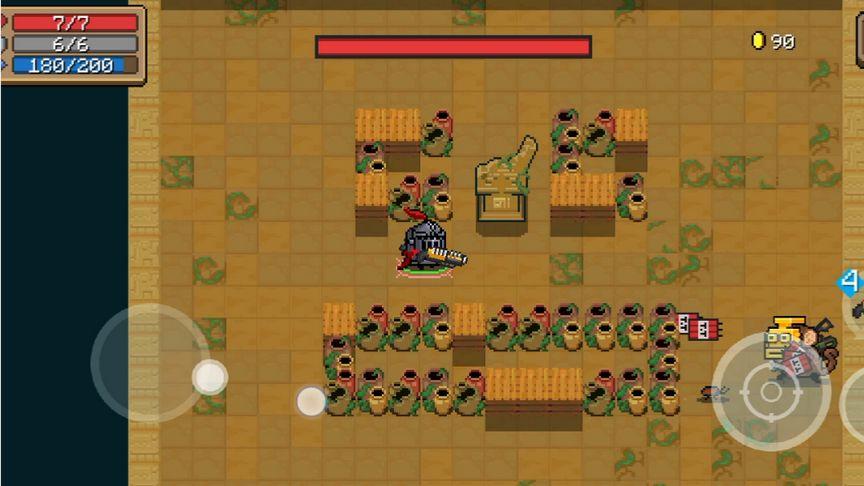Tap the crosshair attack button
864x486 pixels.
pos(770,391)
